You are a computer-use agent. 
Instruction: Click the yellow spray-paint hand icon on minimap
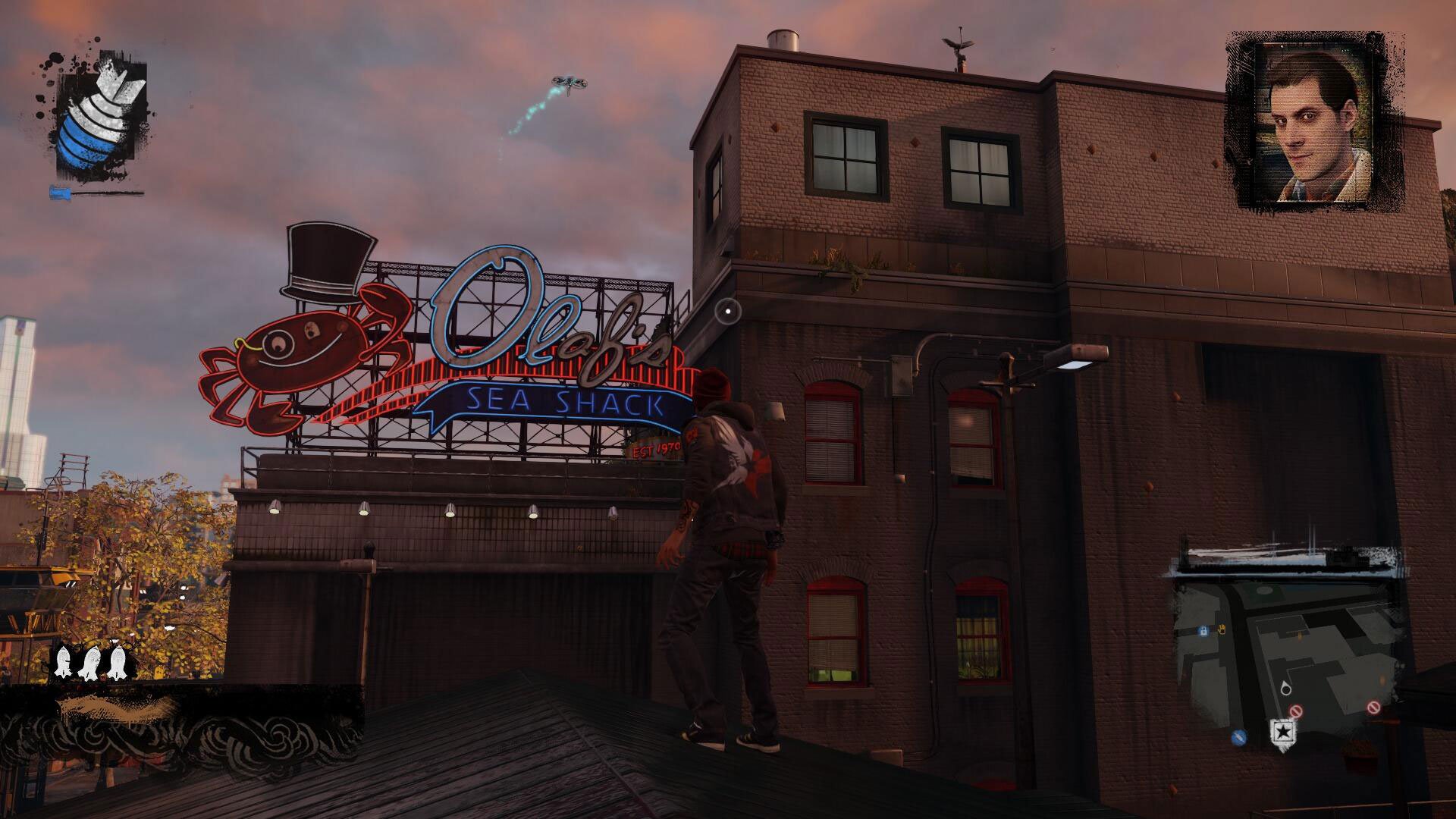[x=1221, y=629]
